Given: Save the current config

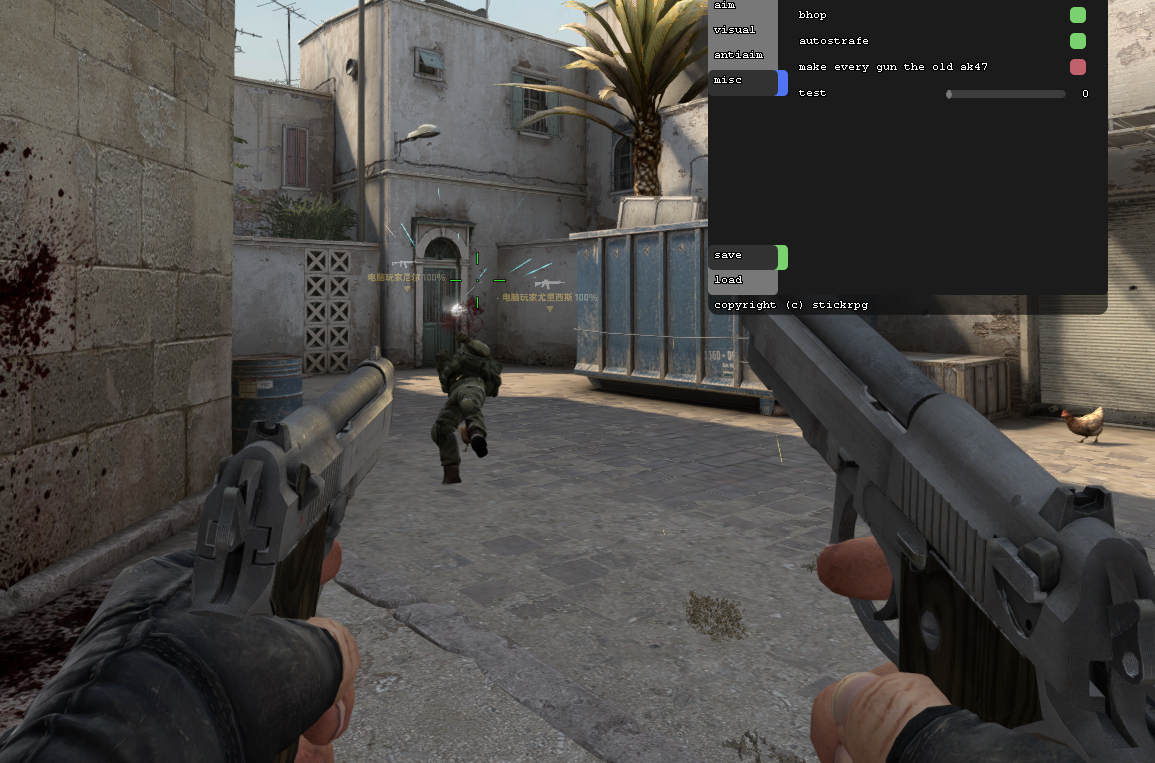Looking at the screenshot, I should point(742,256).
